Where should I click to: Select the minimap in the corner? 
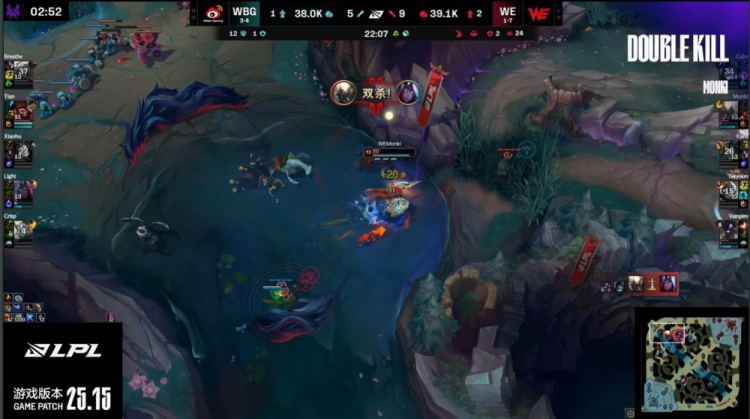[x=691, y=363]
